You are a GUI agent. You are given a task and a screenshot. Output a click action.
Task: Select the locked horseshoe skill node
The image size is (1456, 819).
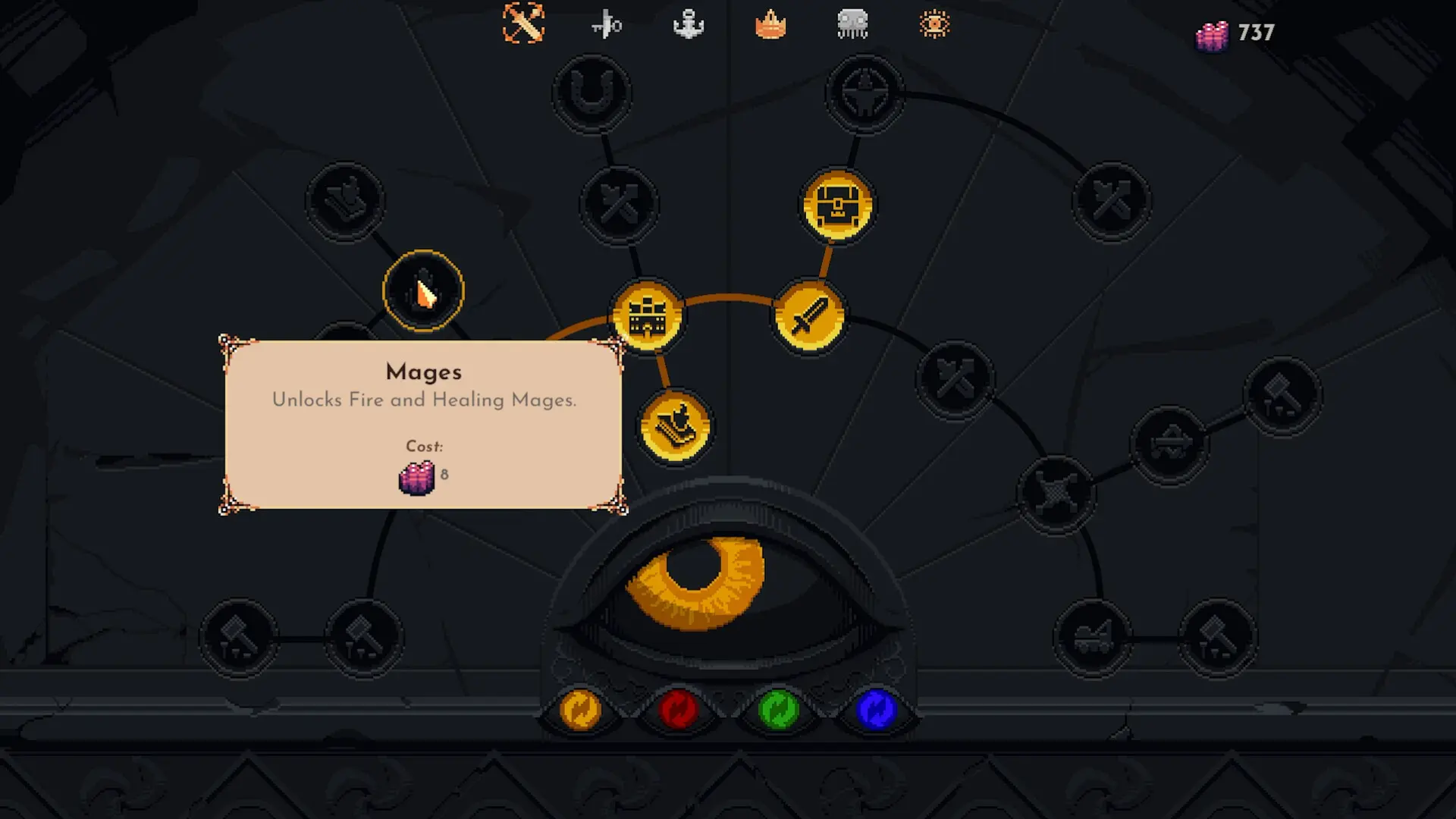pos(591,93)
